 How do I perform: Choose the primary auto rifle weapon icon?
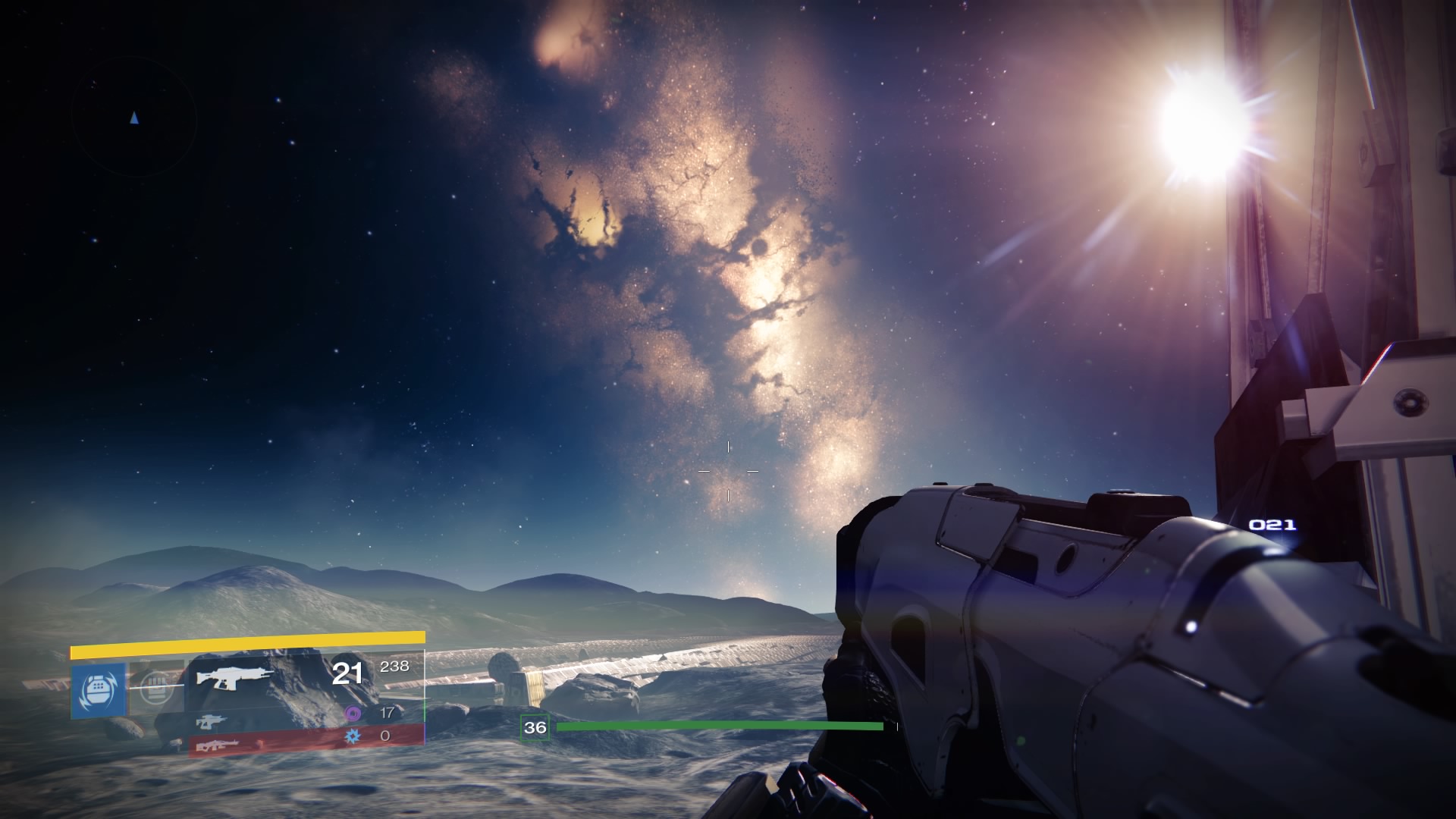tap(234, 676)
